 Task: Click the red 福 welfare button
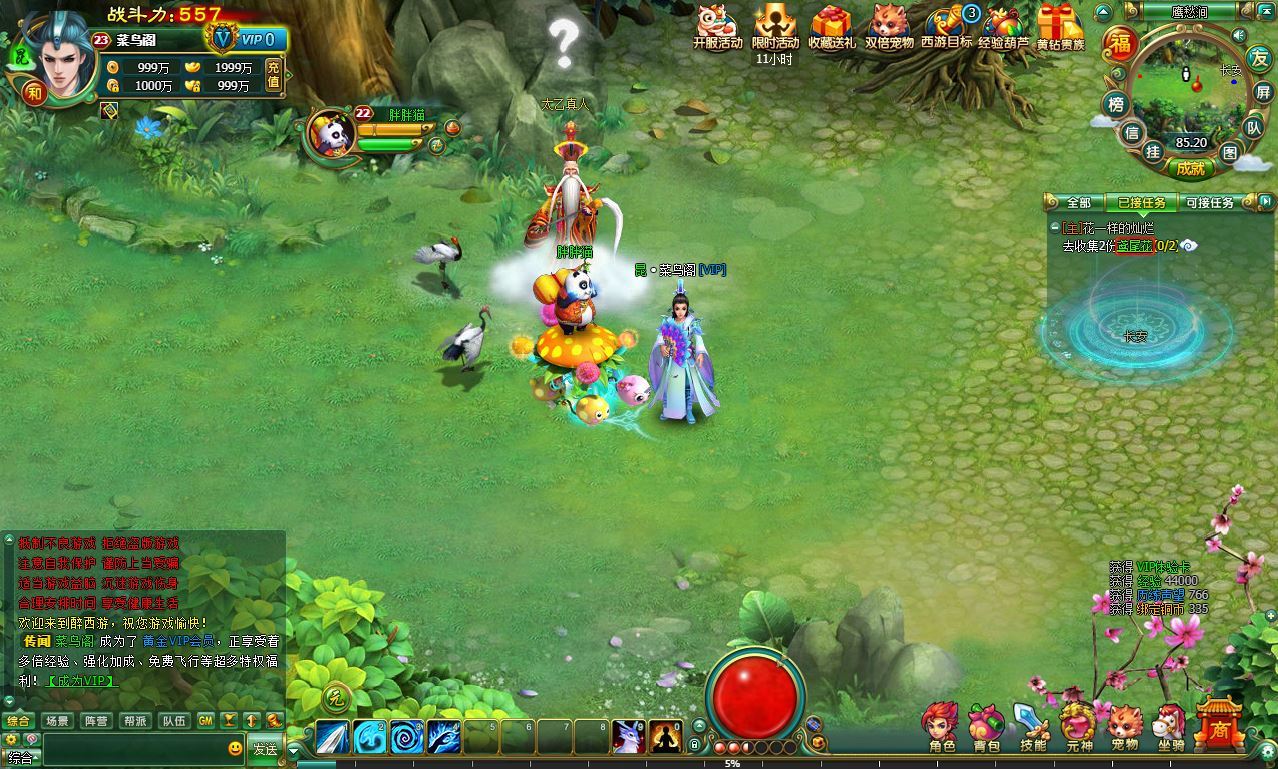pyautogui.click(x=1121, y=45)
